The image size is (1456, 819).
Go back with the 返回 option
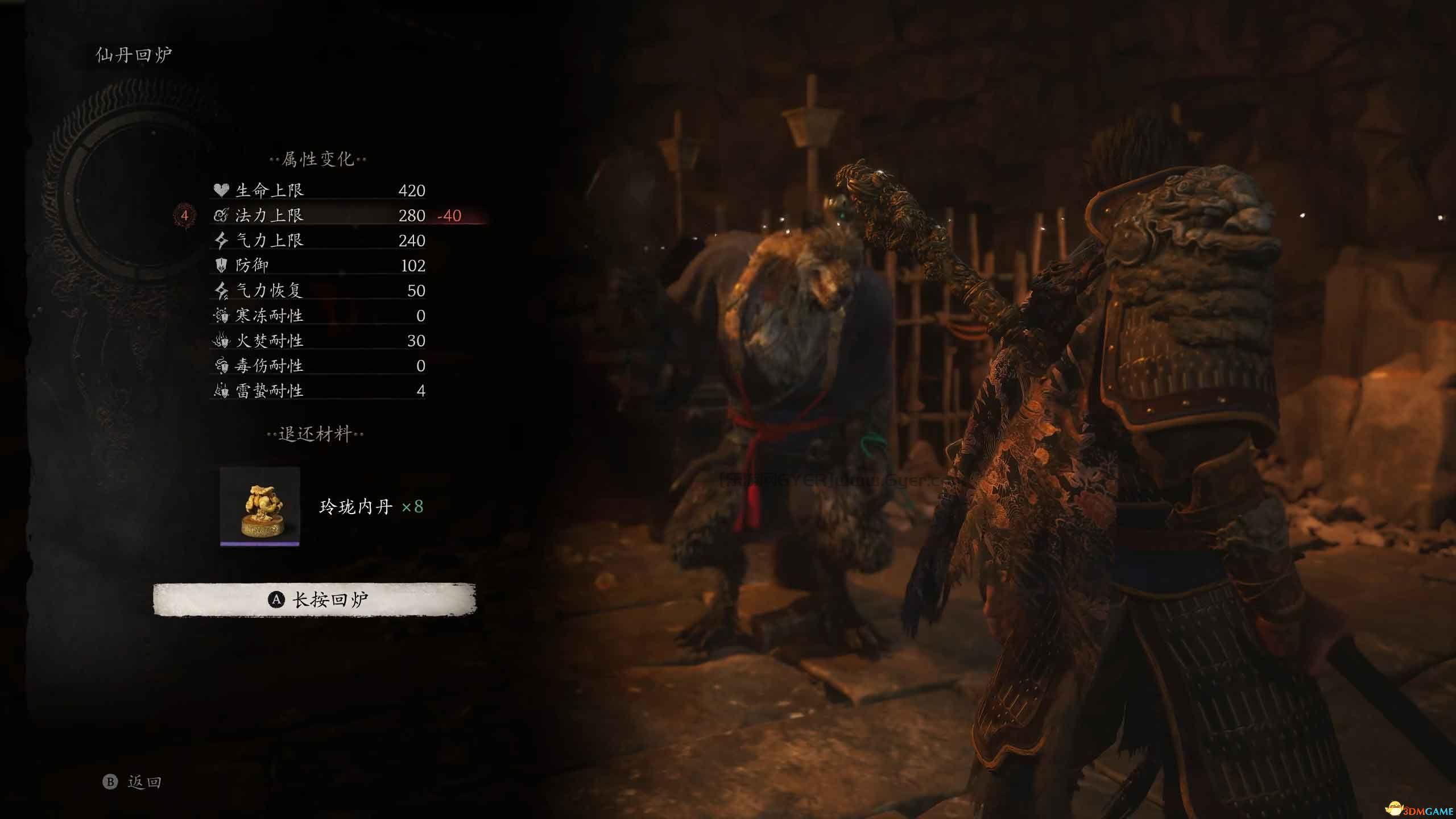coord(133,782)
